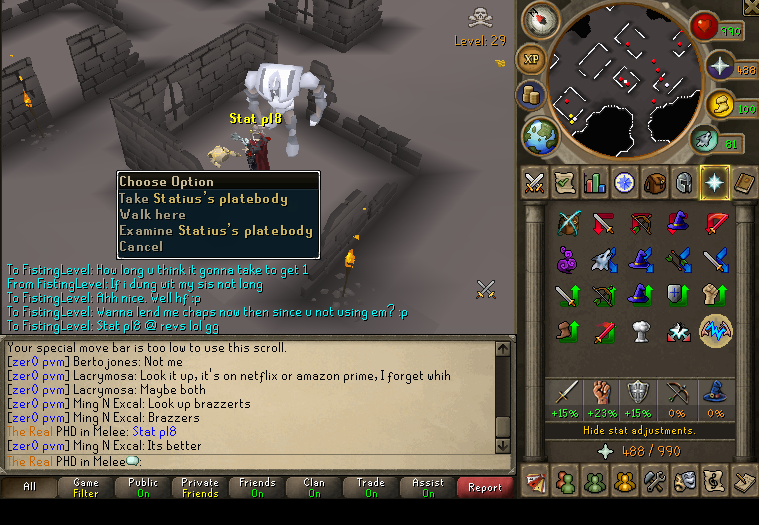Choose the Walk here option

coord(152,214)
